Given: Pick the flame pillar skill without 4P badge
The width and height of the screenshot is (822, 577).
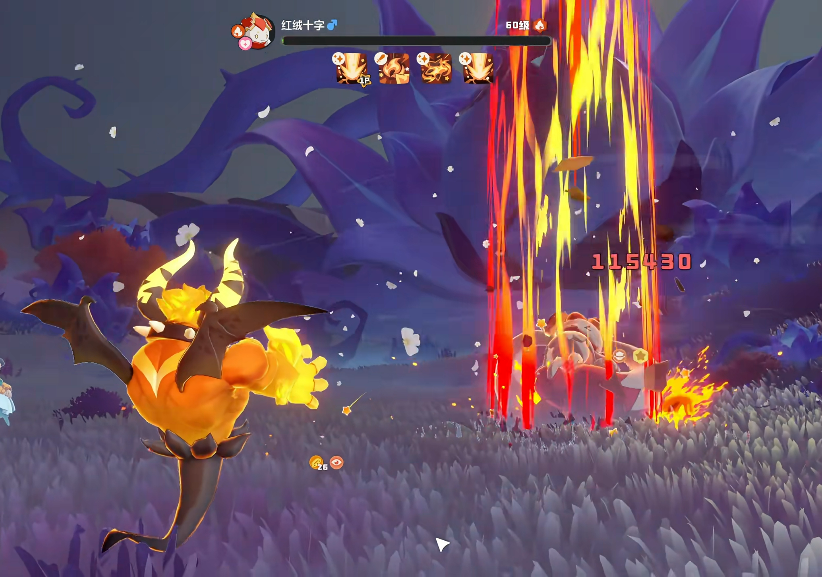Looking at the screenshot, I should coord(478,68).
